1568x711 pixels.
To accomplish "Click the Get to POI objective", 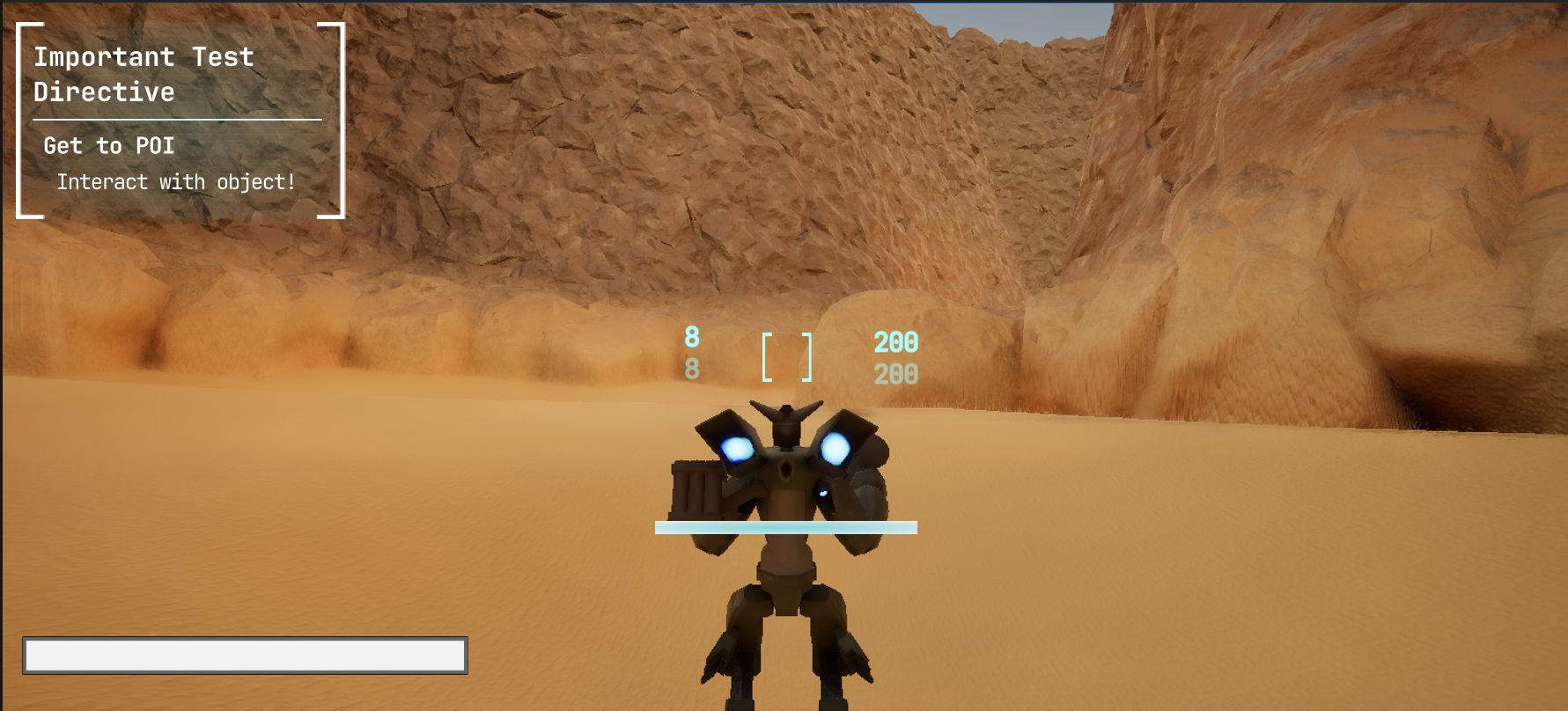I will tap(109, 146).
